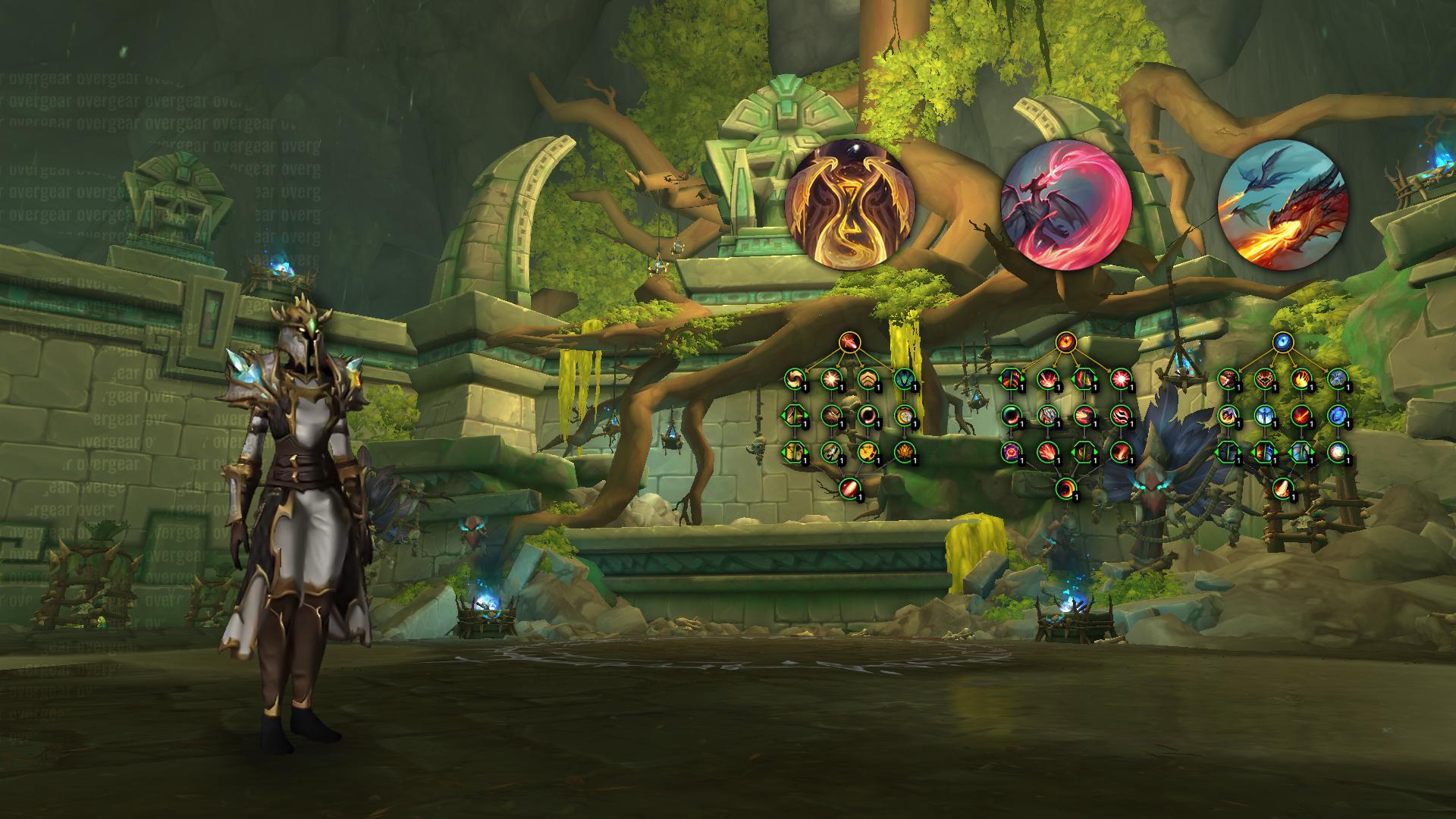Viewport: 1456px width, 819px height.
Task: Select the fiery red eye keystone talent
Action: [x=1066, y=343]
